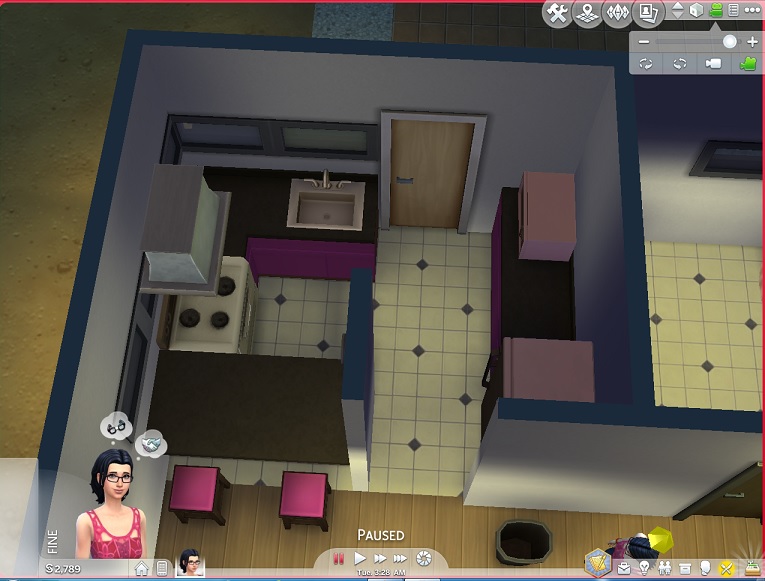Open the notification list icon
Screen dimensions: 765x581
(x=733, y=11)
